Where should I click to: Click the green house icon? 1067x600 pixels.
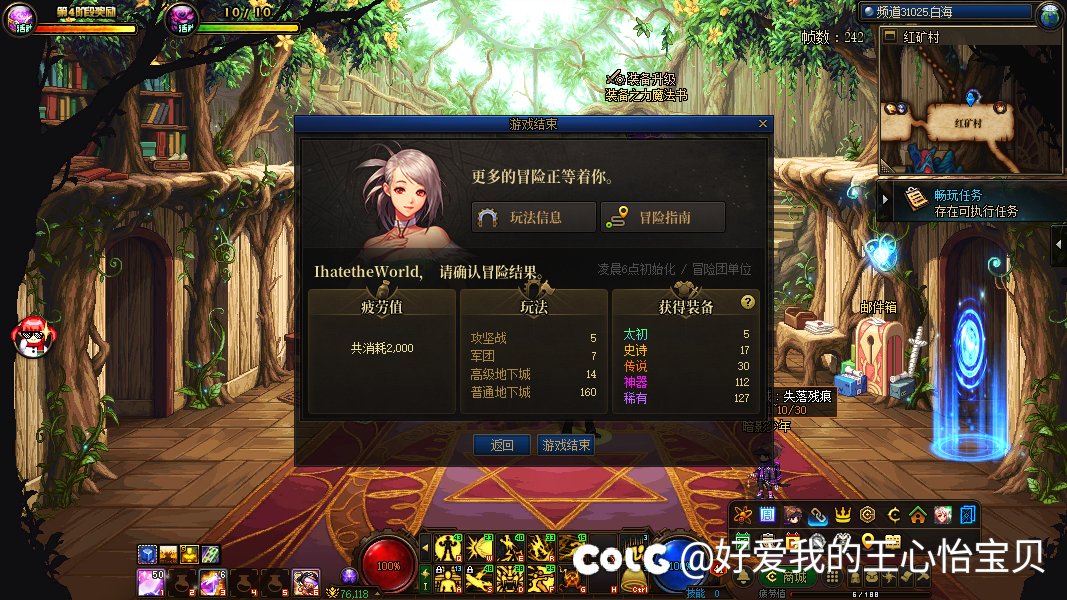click(x=917, y=515)
